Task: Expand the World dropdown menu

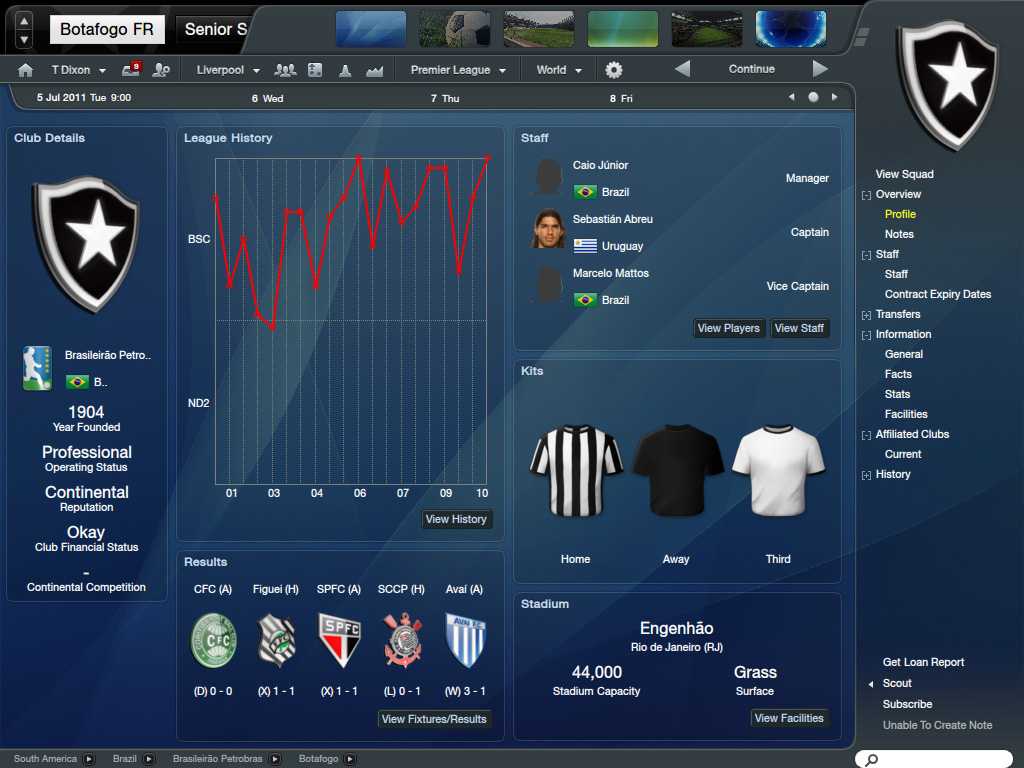Action: tap(559, 70)
